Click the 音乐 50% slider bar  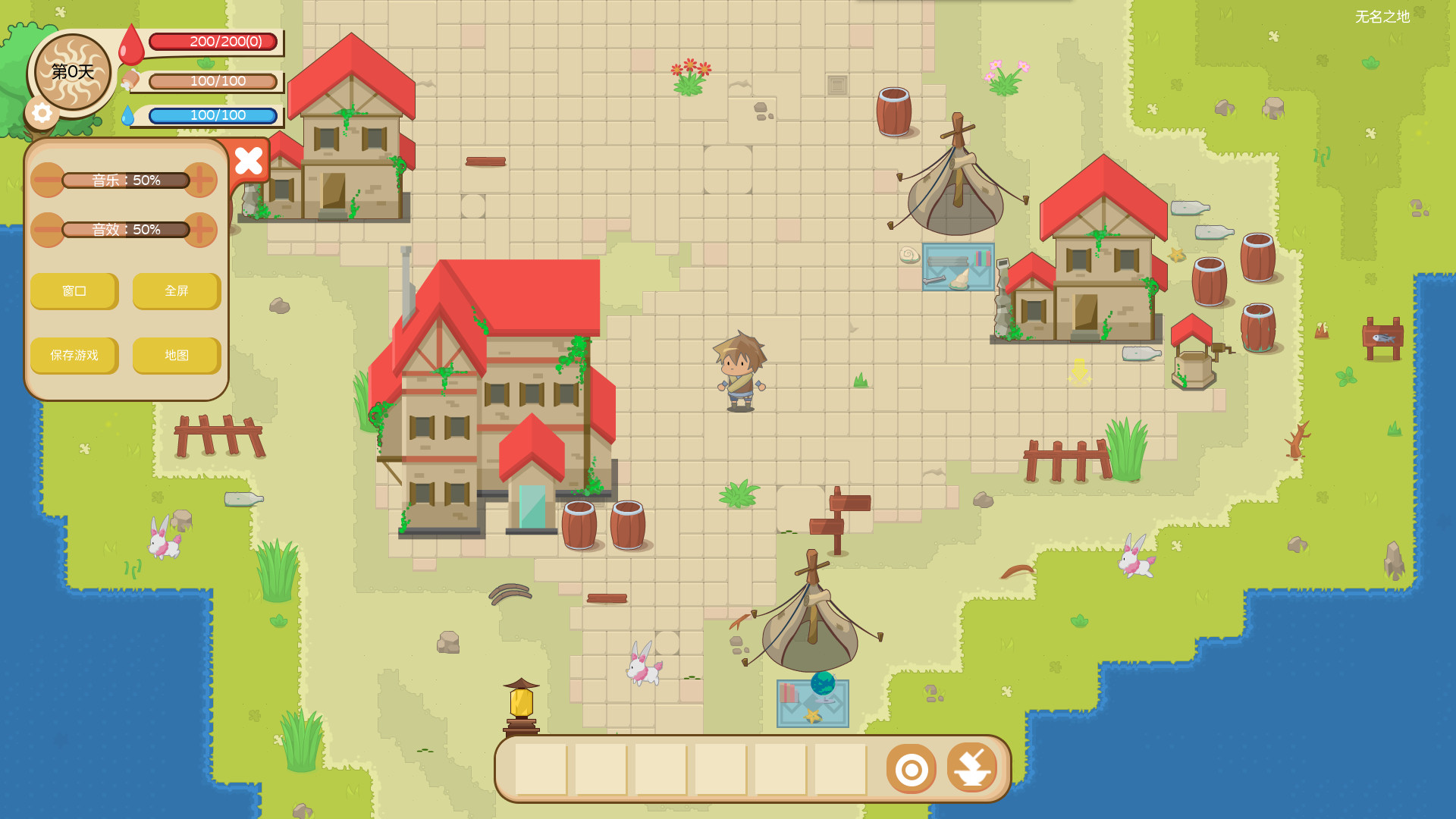click(x=125, y=180)
